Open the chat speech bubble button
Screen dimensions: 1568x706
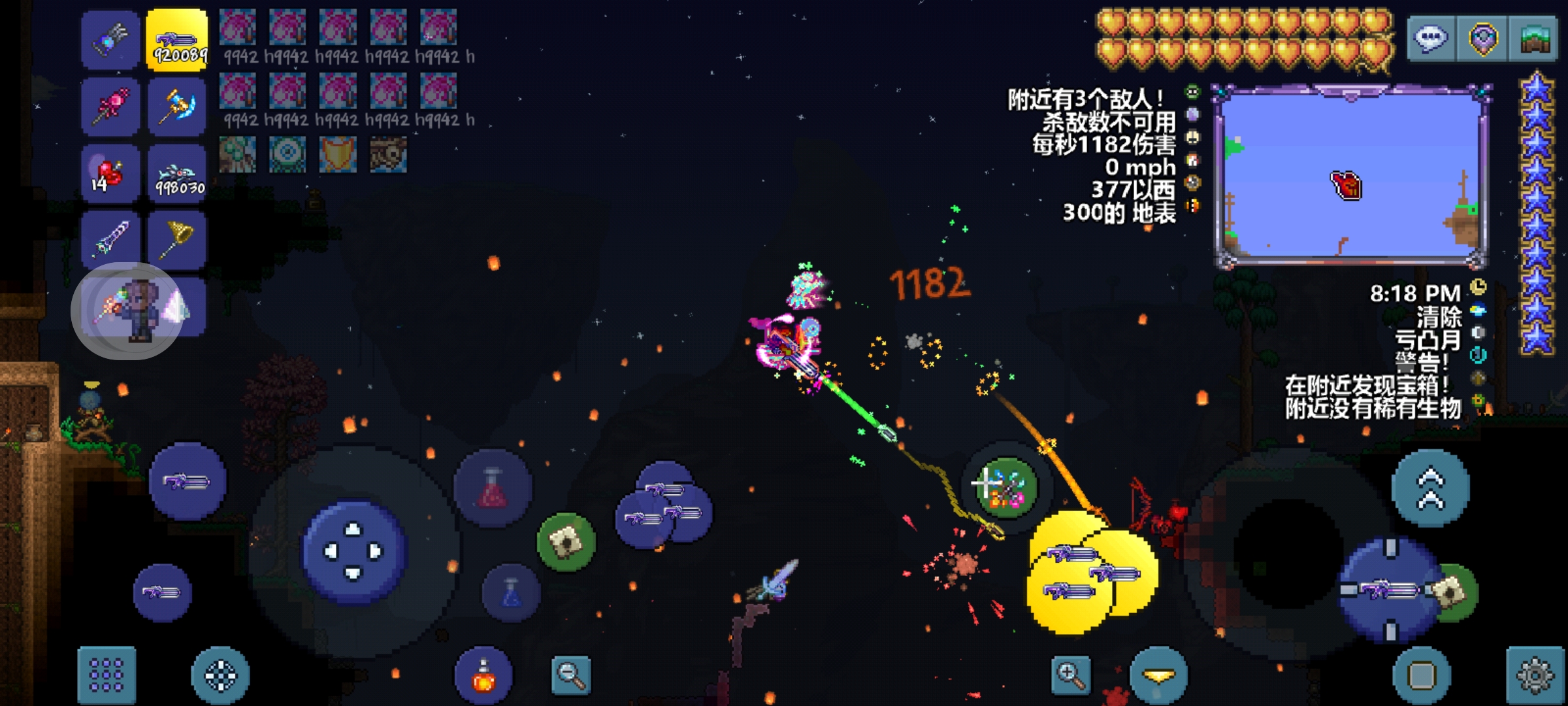(1431, 39)
